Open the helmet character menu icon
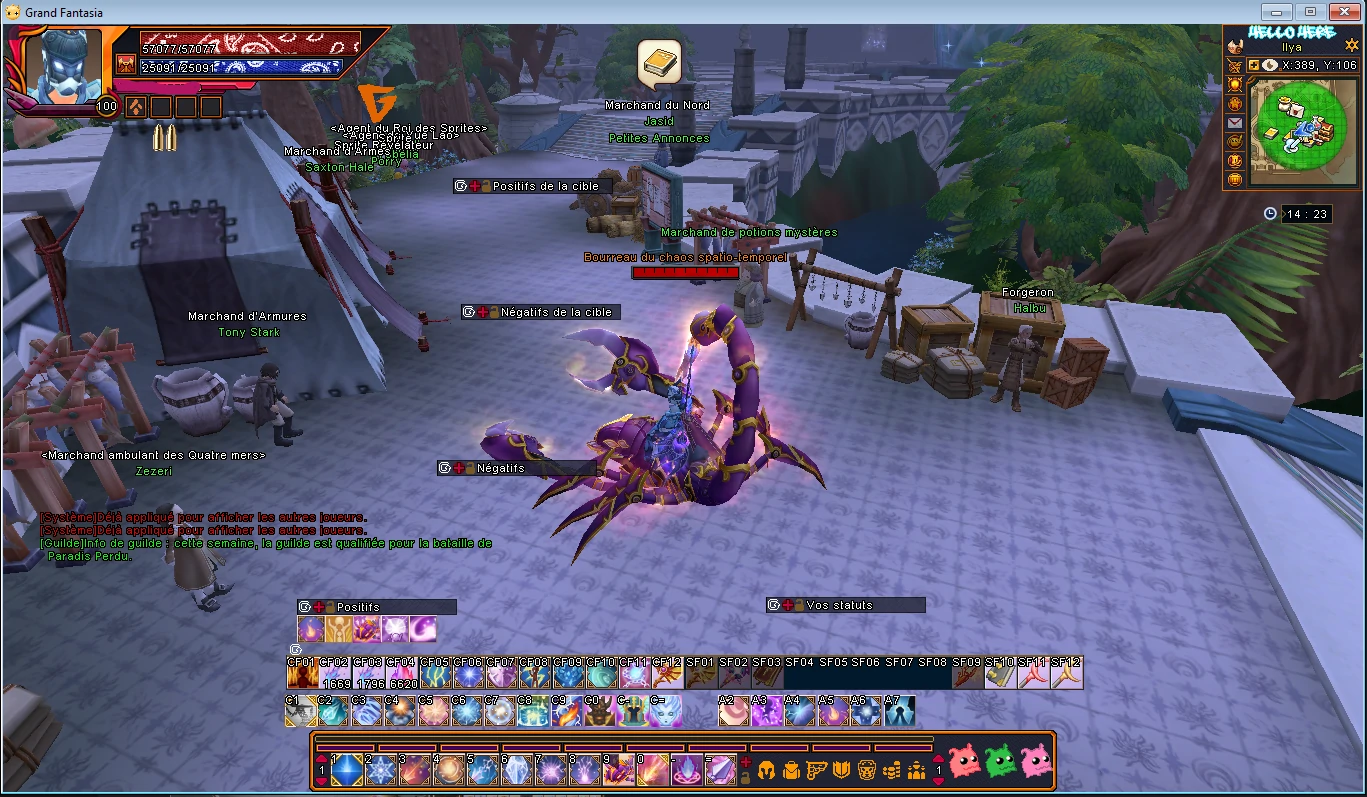1367x797 pixels. pos(766,769)
